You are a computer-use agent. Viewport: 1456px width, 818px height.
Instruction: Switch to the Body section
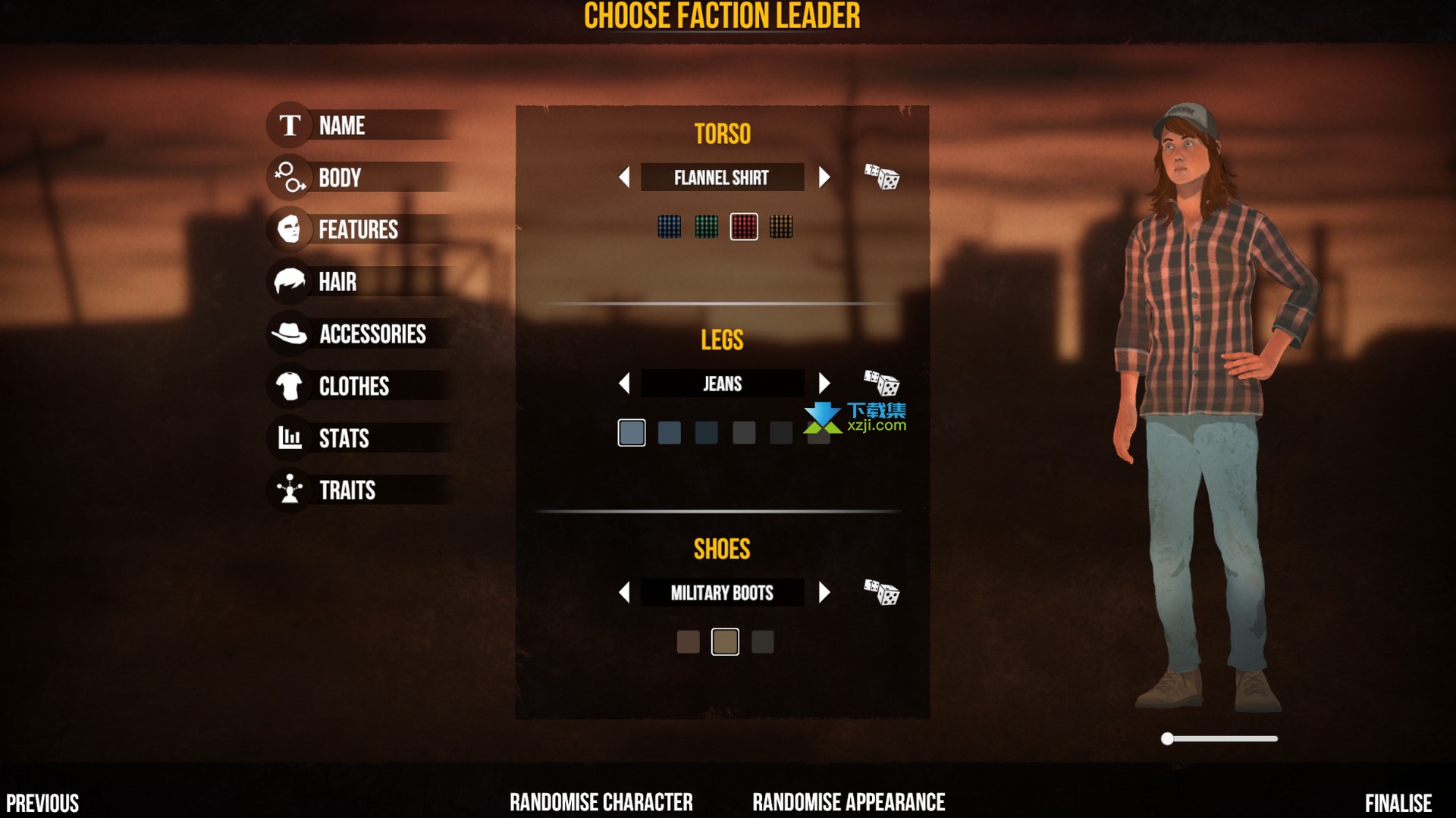339,178
